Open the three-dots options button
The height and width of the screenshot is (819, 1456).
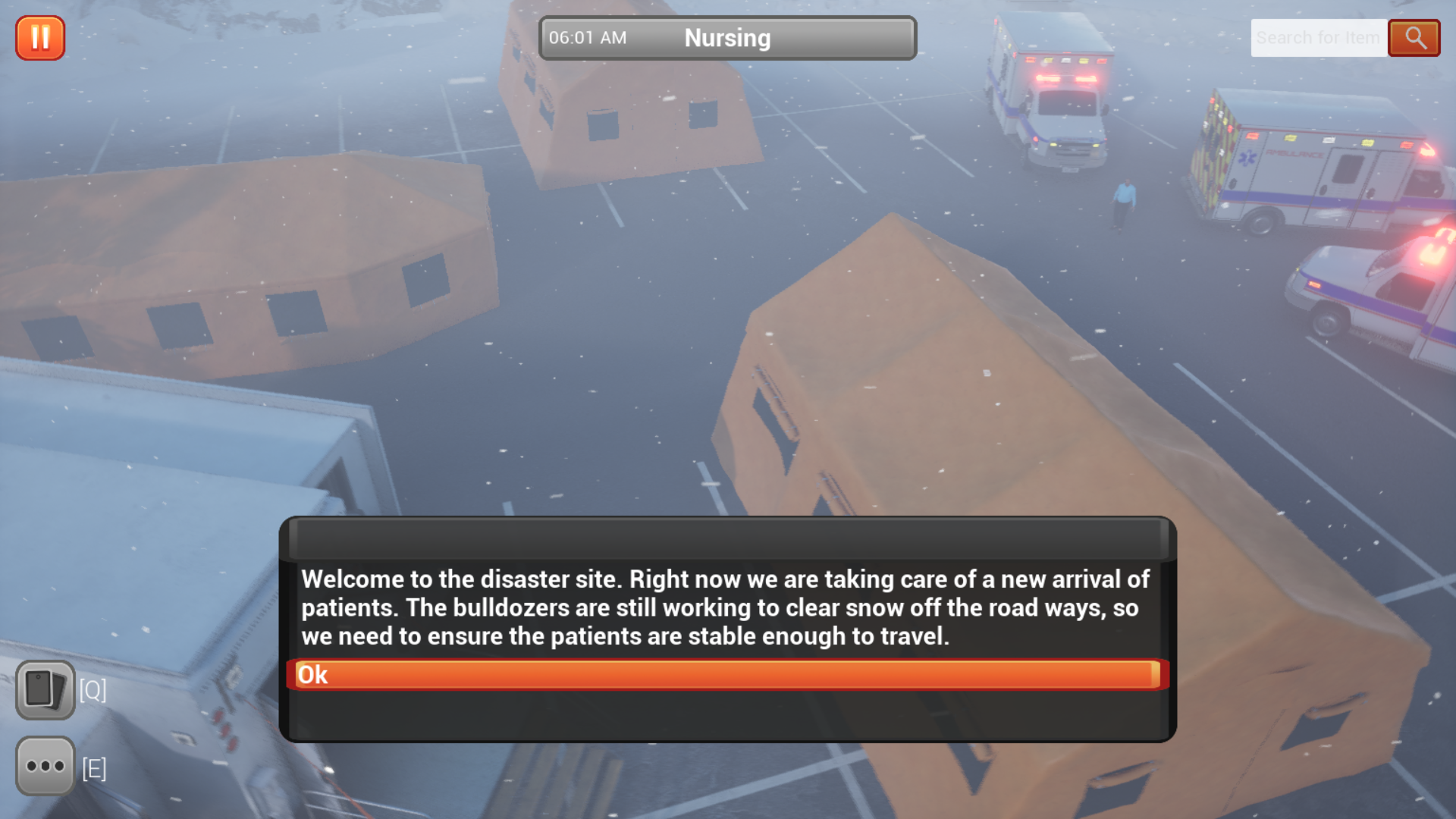point(45,766)
